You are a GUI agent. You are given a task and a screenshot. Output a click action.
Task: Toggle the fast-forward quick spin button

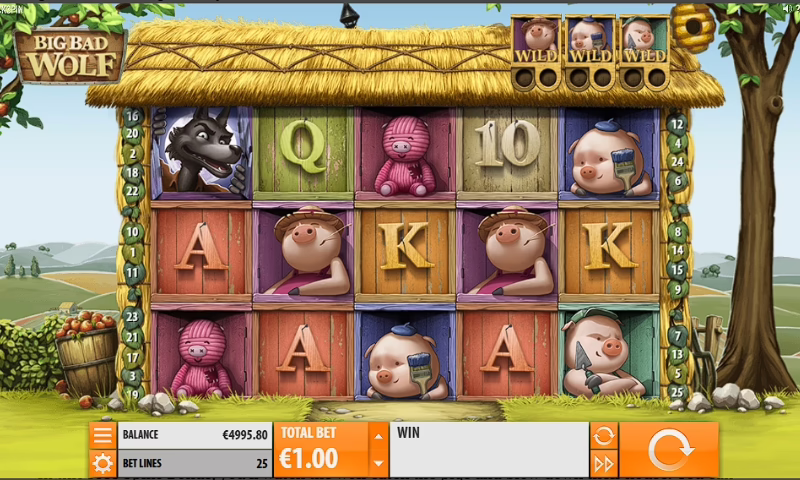tap(603, 463)
